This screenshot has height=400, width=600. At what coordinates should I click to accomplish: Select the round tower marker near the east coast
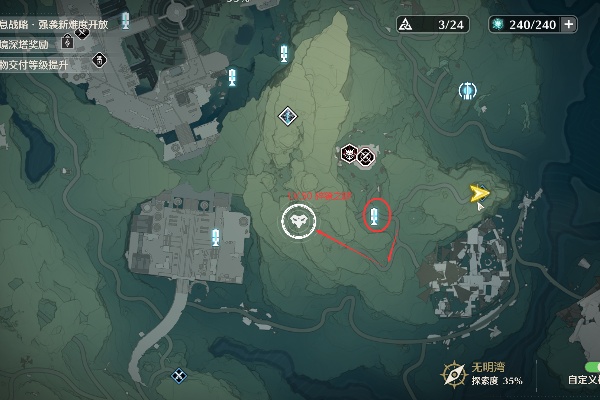point(466,92)
